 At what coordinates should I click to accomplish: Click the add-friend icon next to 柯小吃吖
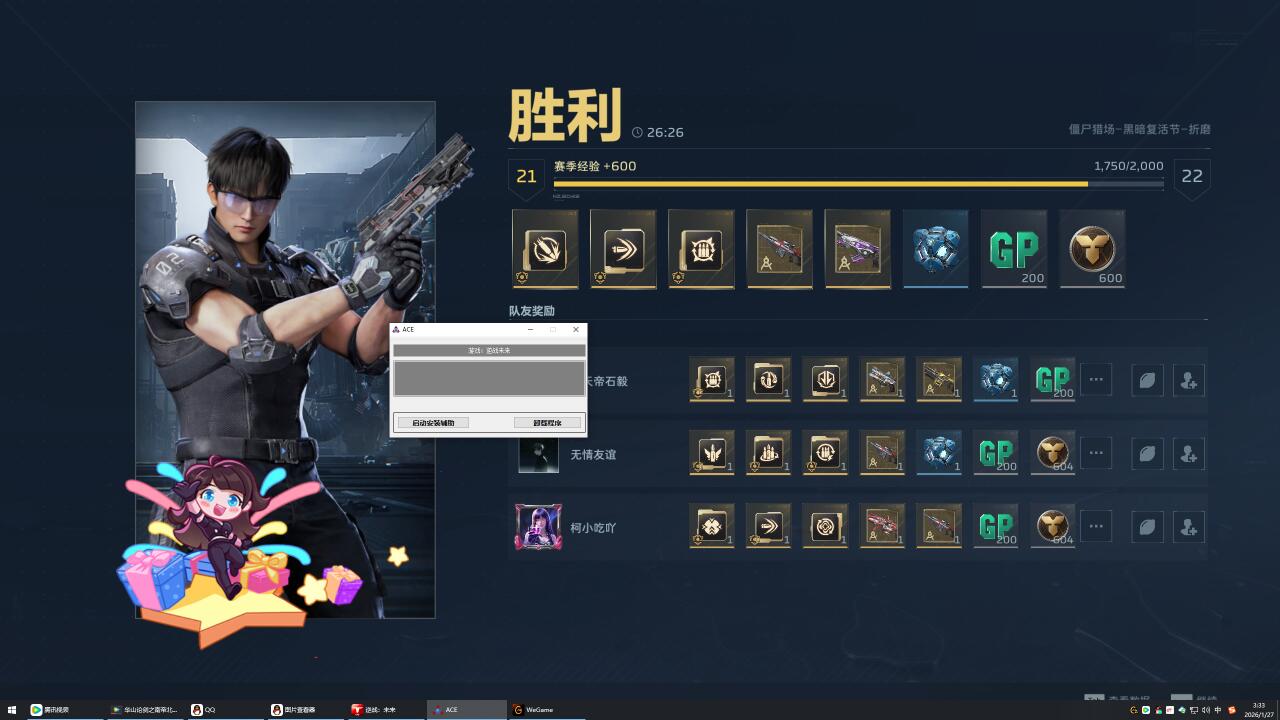[x=1189, y=526]
